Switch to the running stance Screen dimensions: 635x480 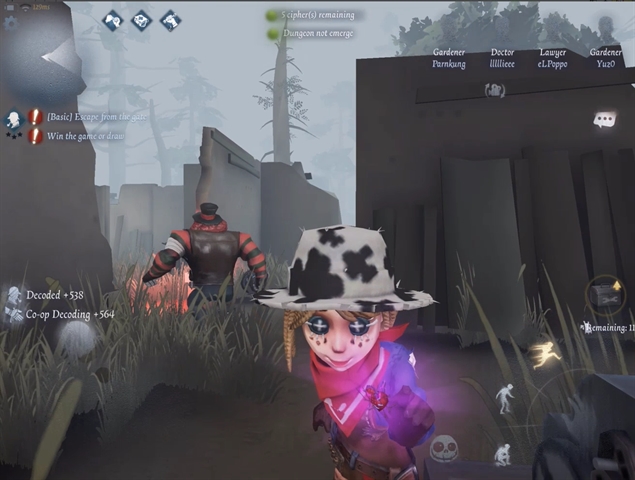pos(547,351)
